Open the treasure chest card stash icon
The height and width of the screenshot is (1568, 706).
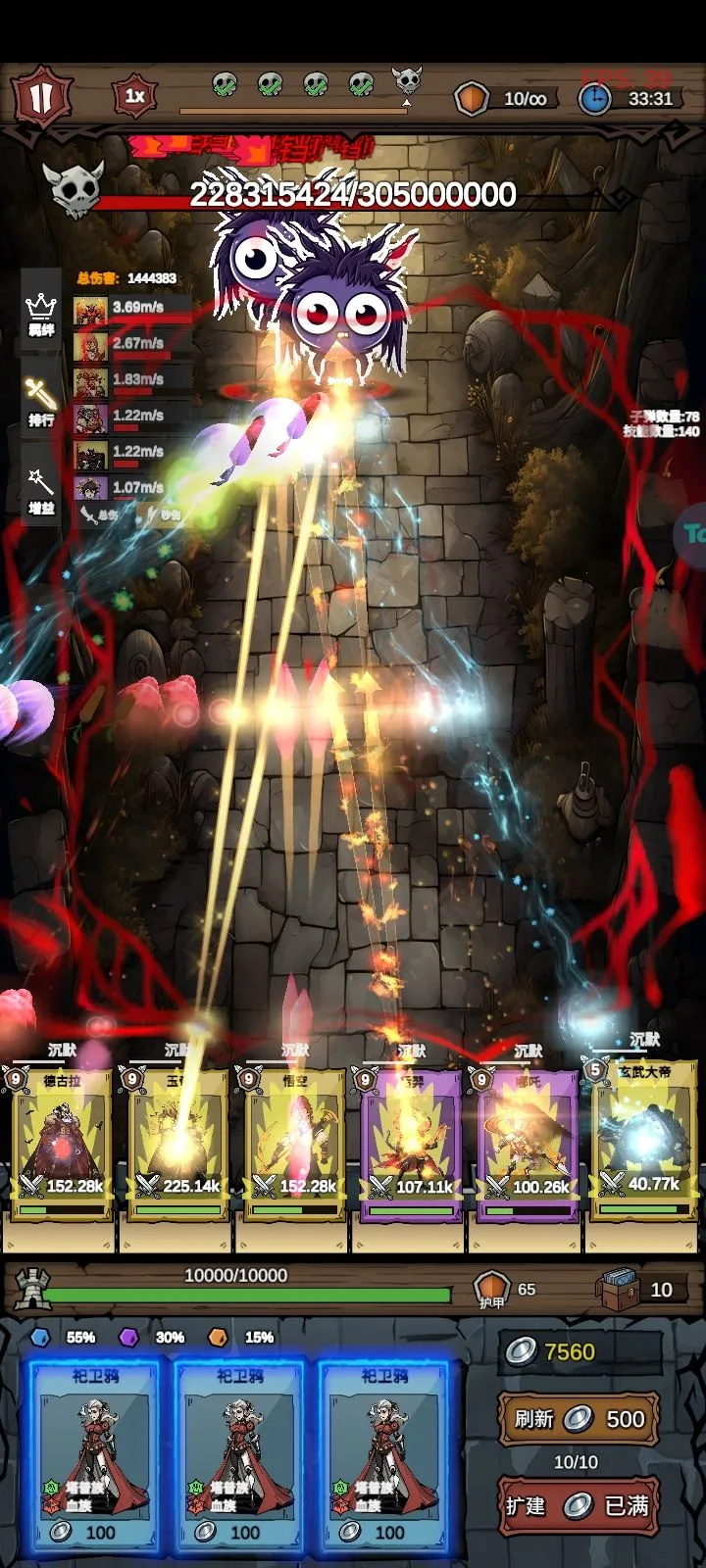tap(619, 1290)
